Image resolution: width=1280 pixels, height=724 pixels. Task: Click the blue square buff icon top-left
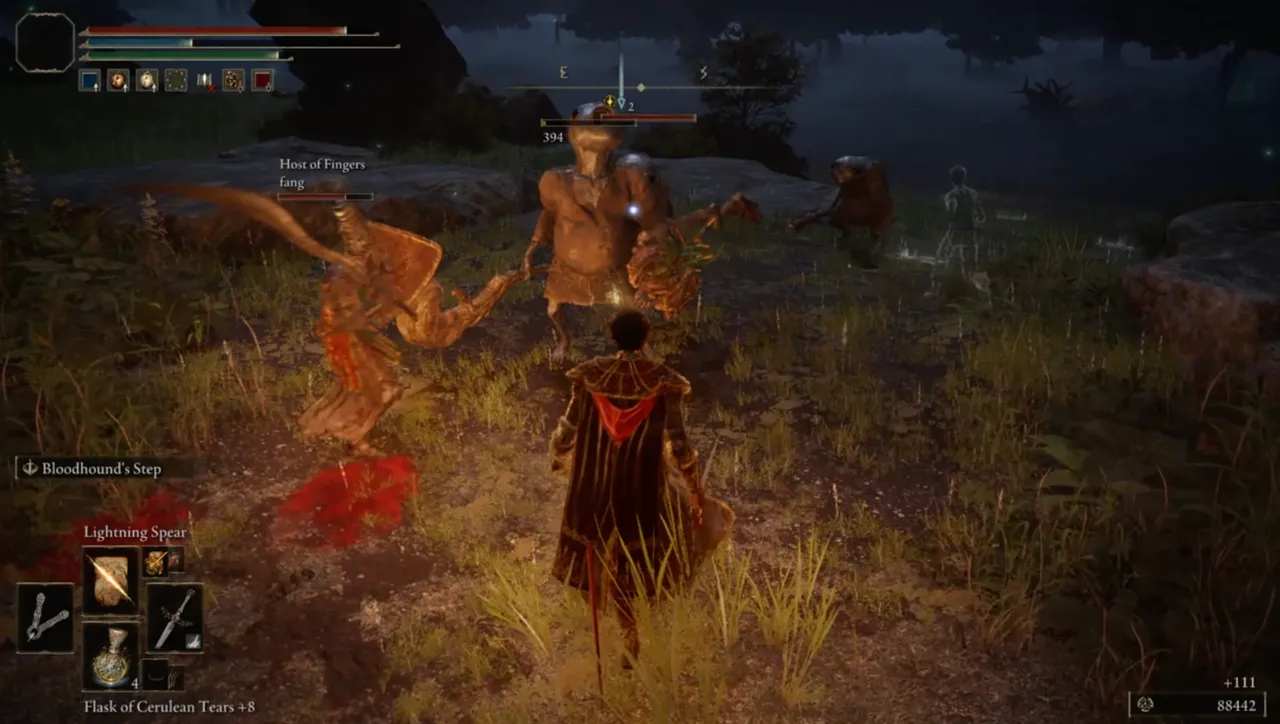pyautogui.click(x=90, y=80)
